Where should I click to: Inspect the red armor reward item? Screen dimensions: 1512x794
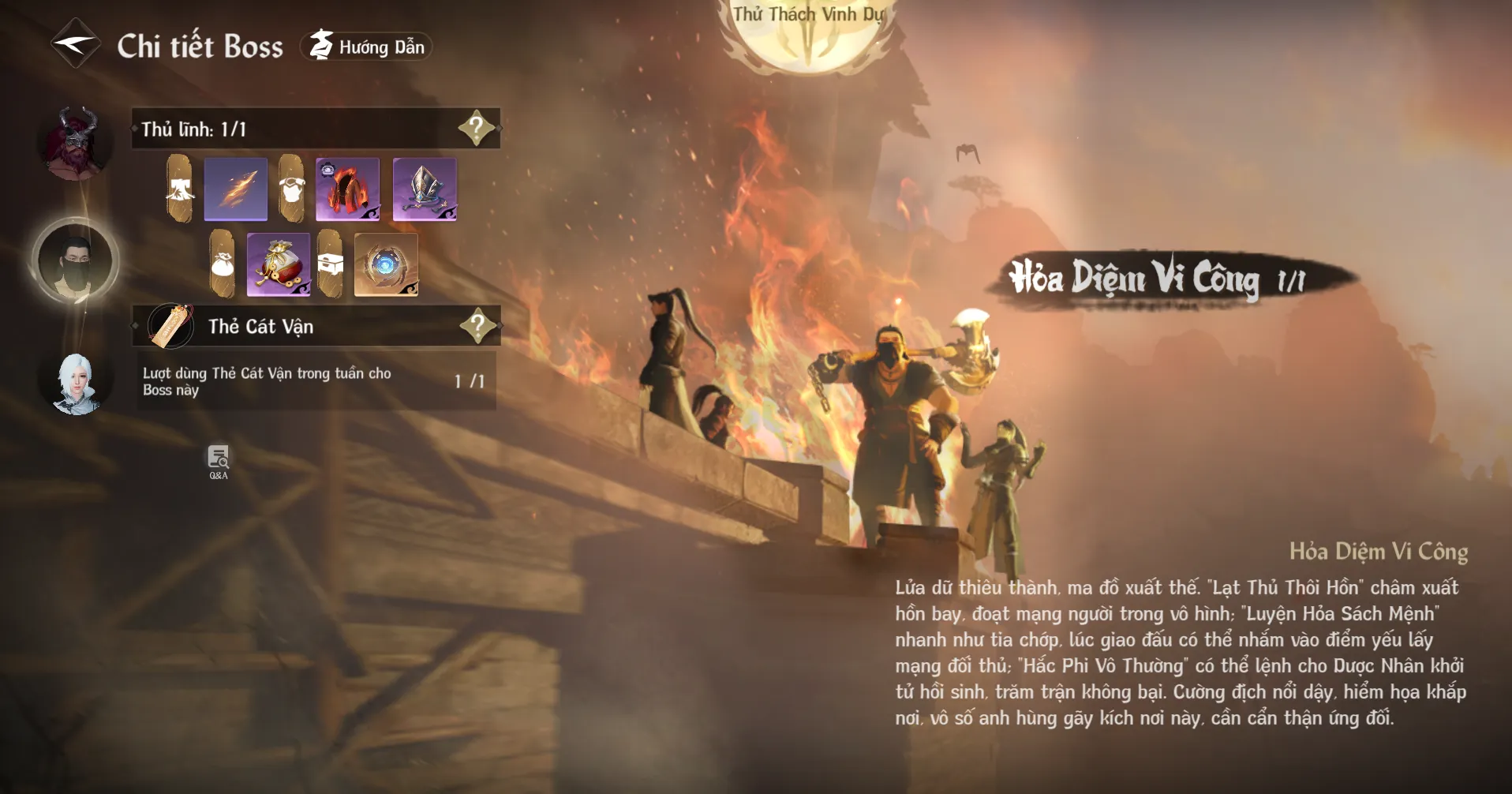pos(348,189)
